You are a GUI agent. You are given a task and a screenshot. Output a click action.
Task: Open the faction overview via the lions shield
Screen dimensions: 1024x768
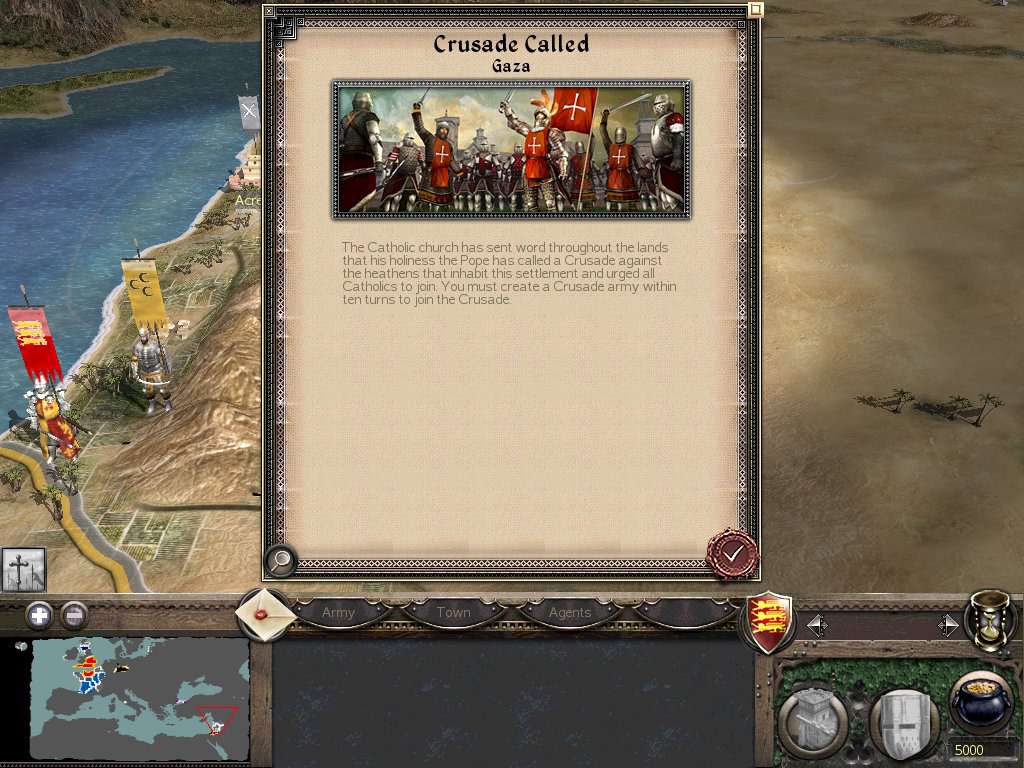pos(770,622)
